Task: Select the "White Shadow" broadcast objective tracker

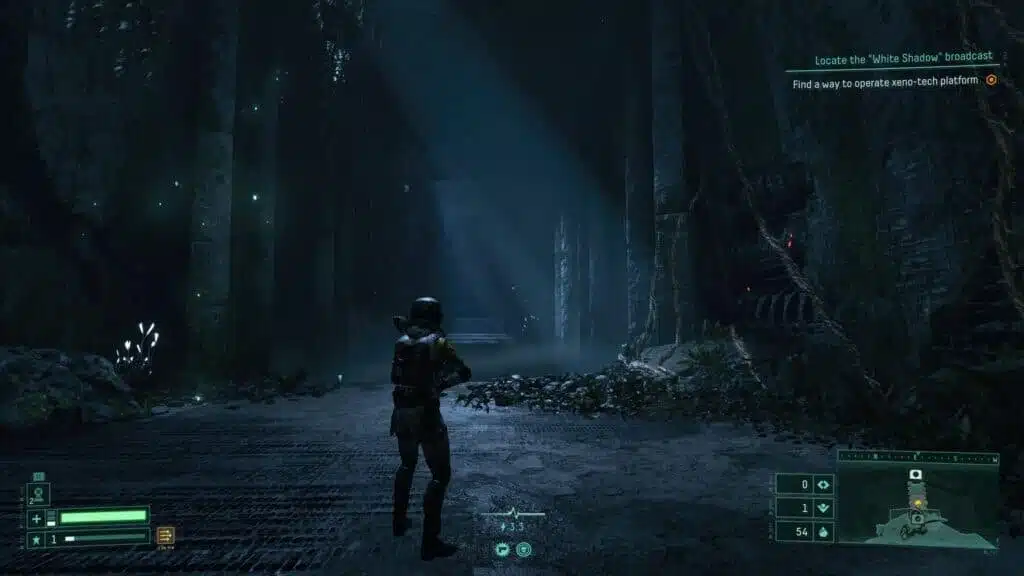Action: (891, 60)
